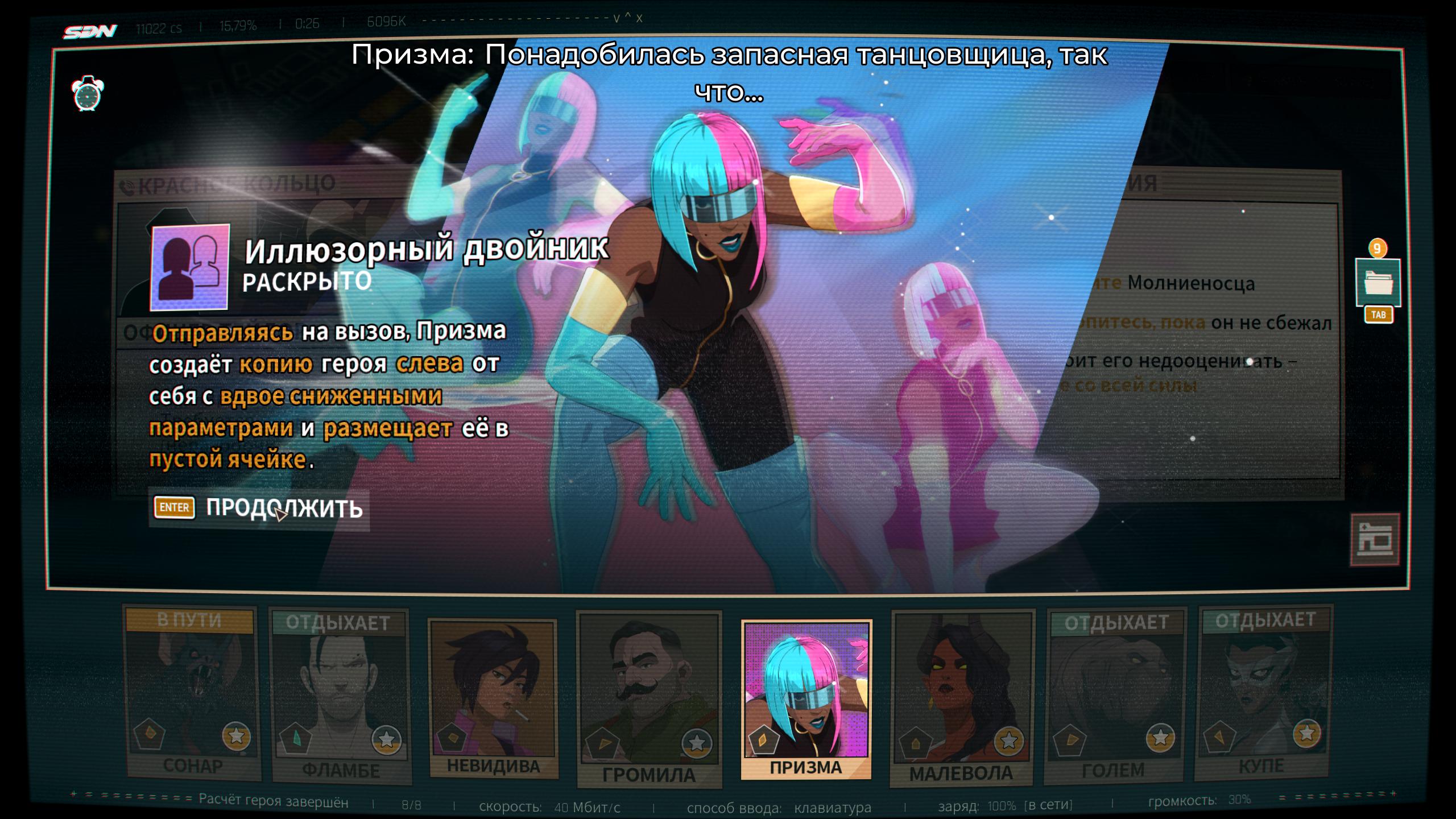The image size is (1456, 819).
Task: Continue past the Illusory Double reveal
Action: [259, 508]
